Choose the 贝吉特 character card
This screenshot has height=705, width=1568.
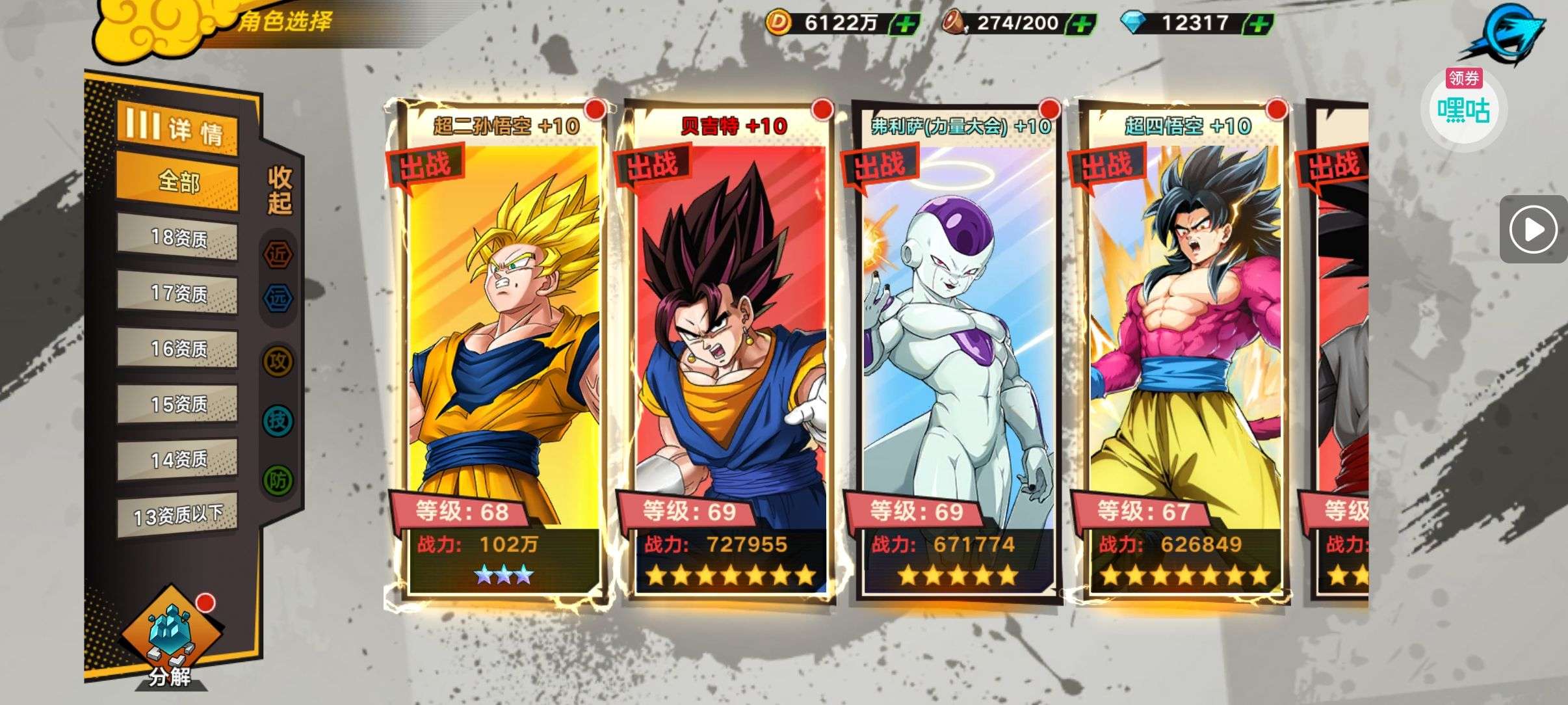[x=728, y=351]
